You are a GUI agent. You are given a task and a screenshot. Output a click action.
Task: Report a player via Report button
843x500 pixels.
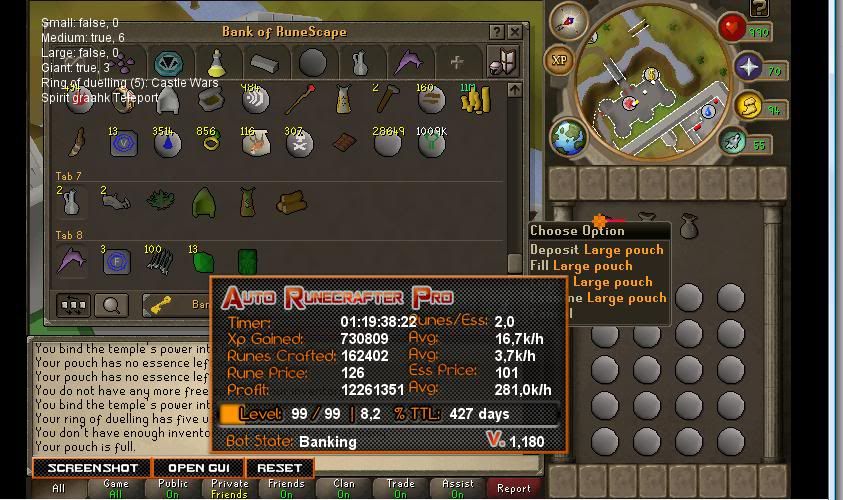click(514, 488)
